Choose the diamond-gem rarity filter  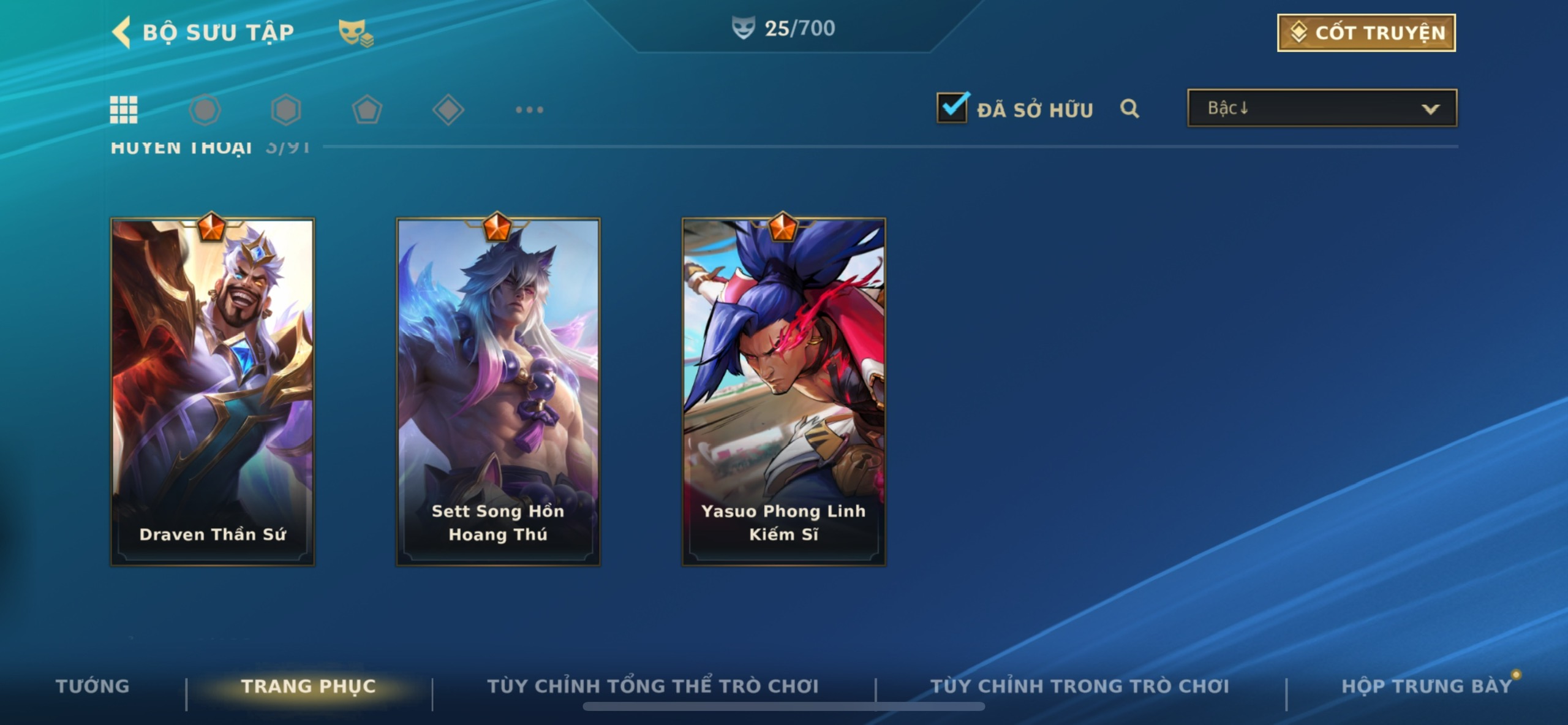pos(448,110)
